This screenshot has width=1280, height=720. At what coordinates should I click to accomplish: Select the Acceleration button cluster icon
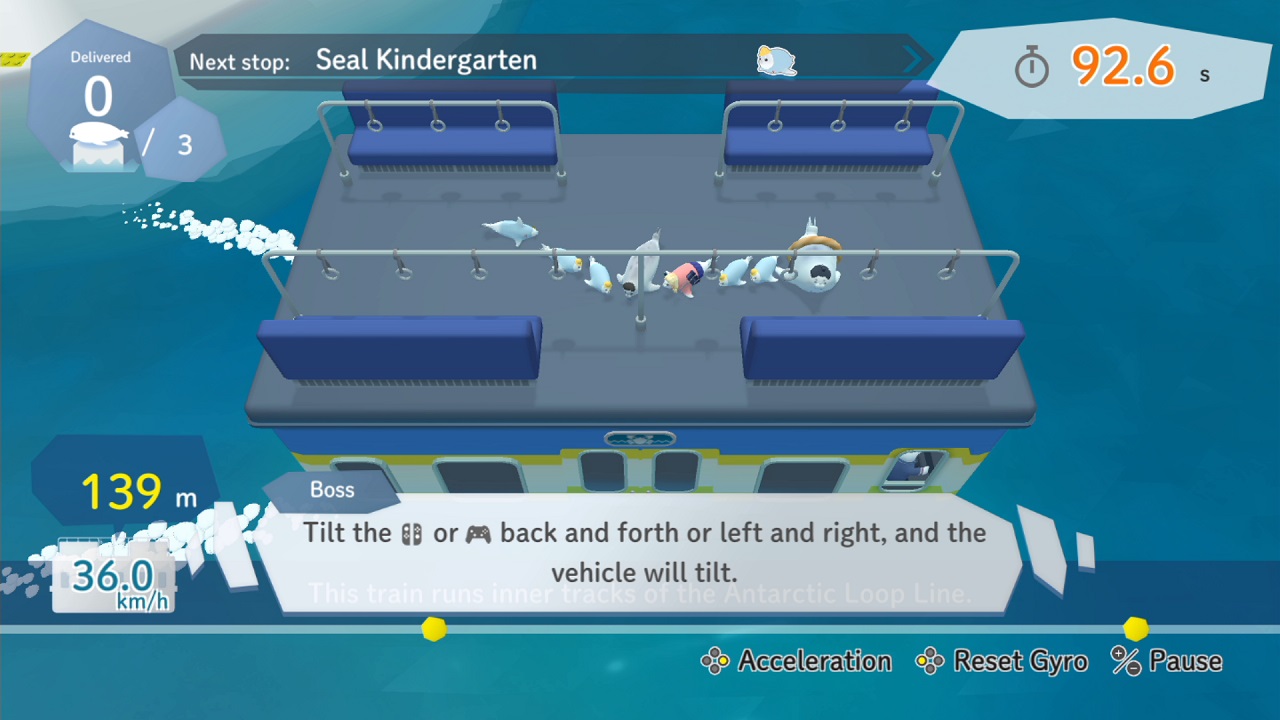pyautogui.click(x=715, y=661)
